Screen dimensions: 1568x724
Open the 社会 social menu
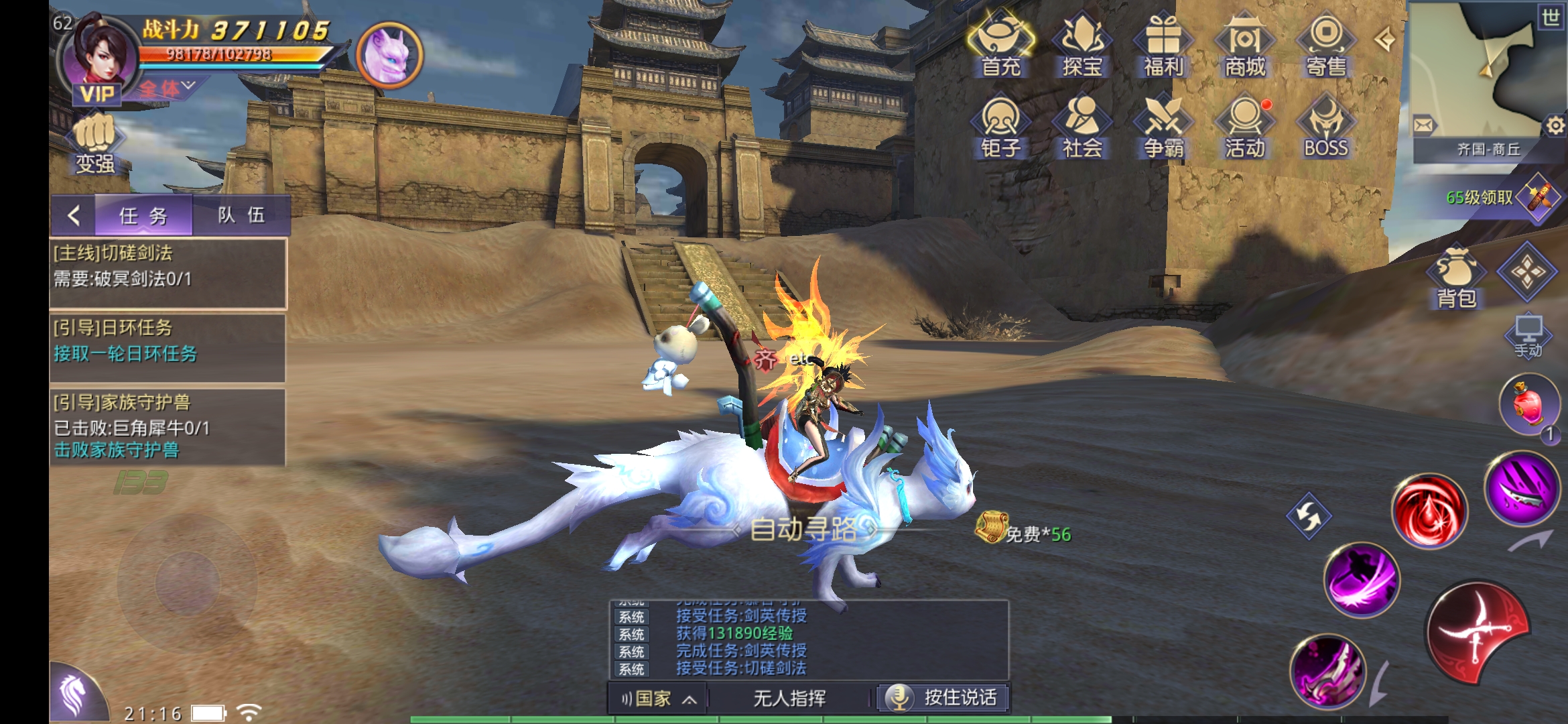(x=1082, y=127)
